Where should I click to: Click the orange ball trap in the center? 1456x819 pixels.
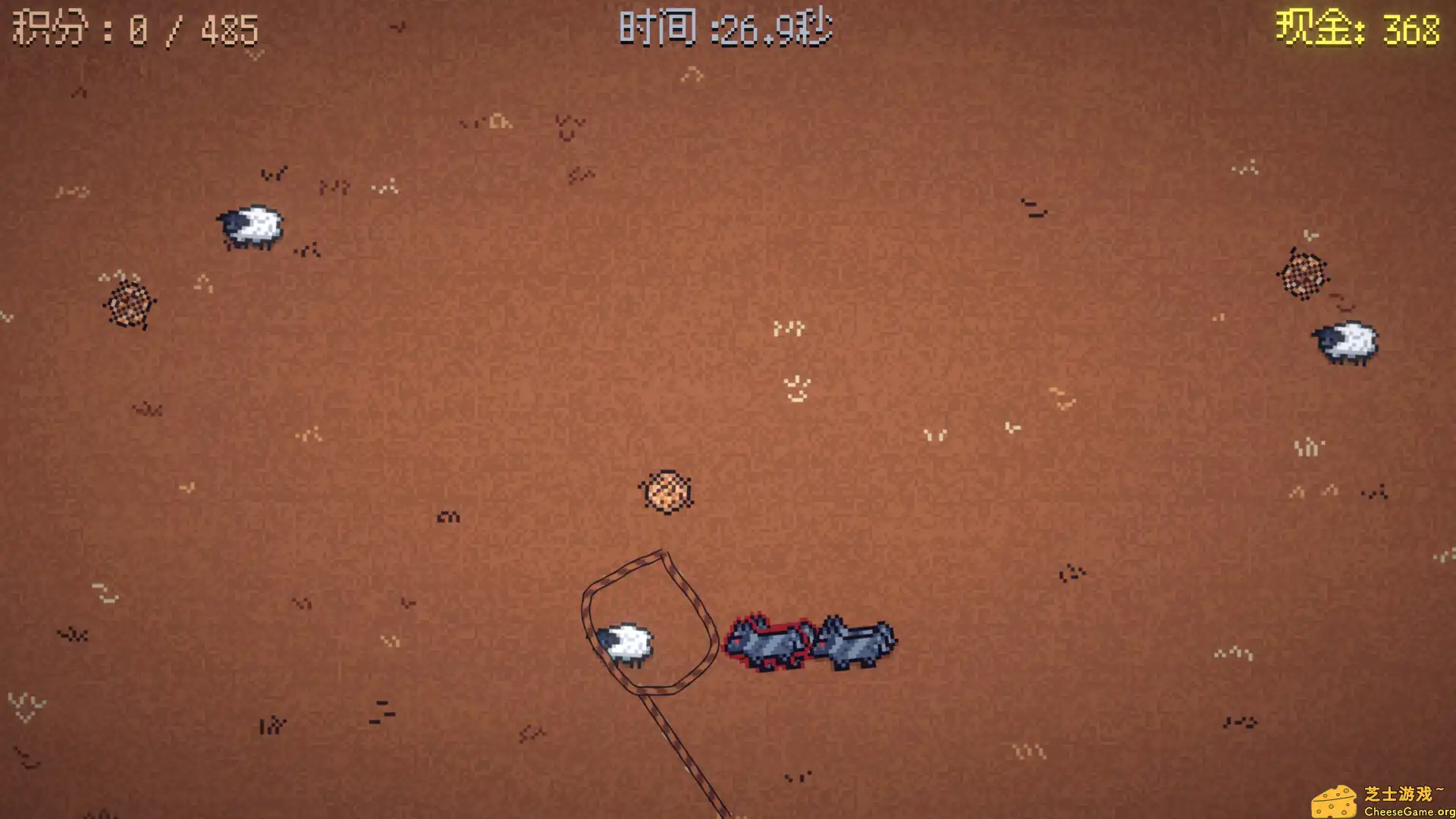[666, 491]
